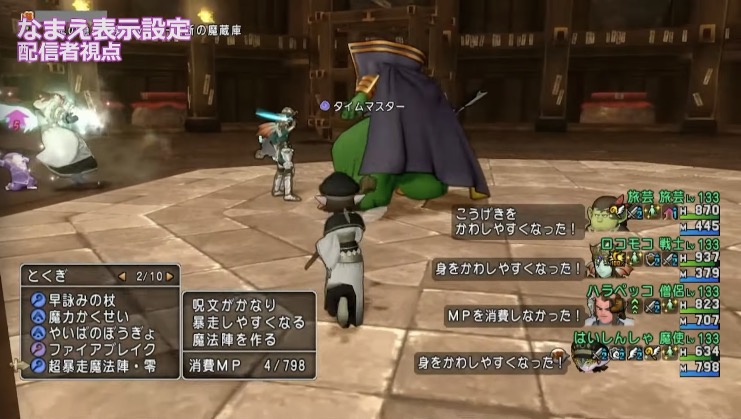Activate 超暴走魔法陣・零 skill entry
This screenshot has width=741, height=419.
[x=101, y=365]
